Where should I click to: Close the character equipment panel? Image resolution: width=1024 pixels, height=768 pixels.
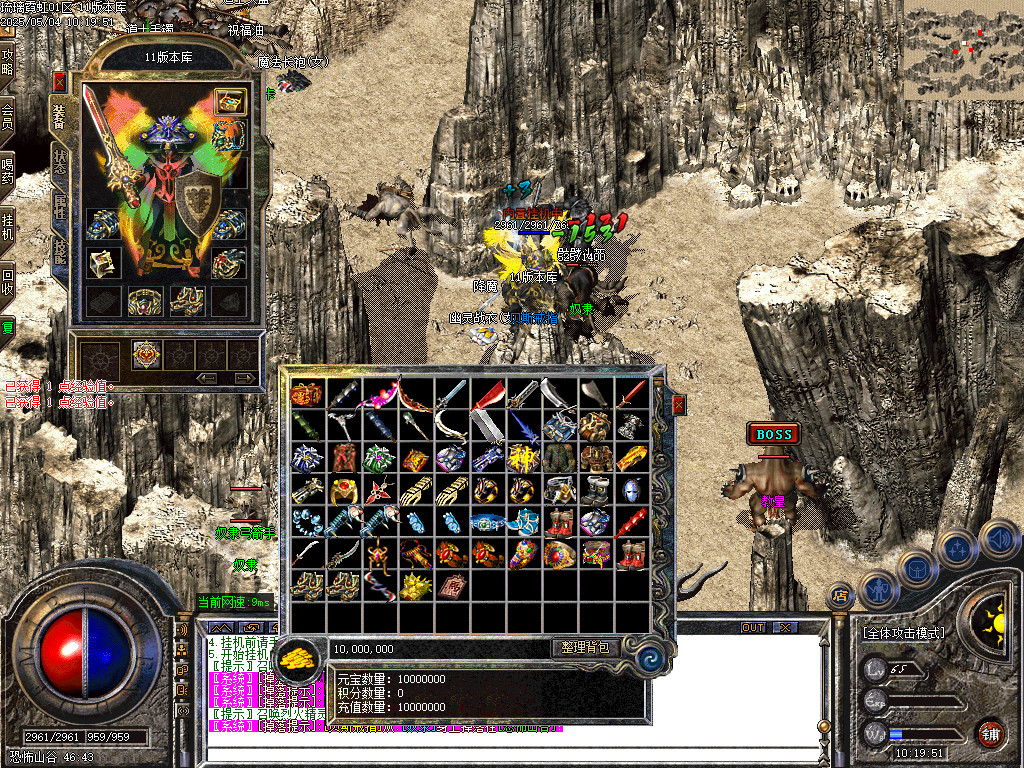60,82
